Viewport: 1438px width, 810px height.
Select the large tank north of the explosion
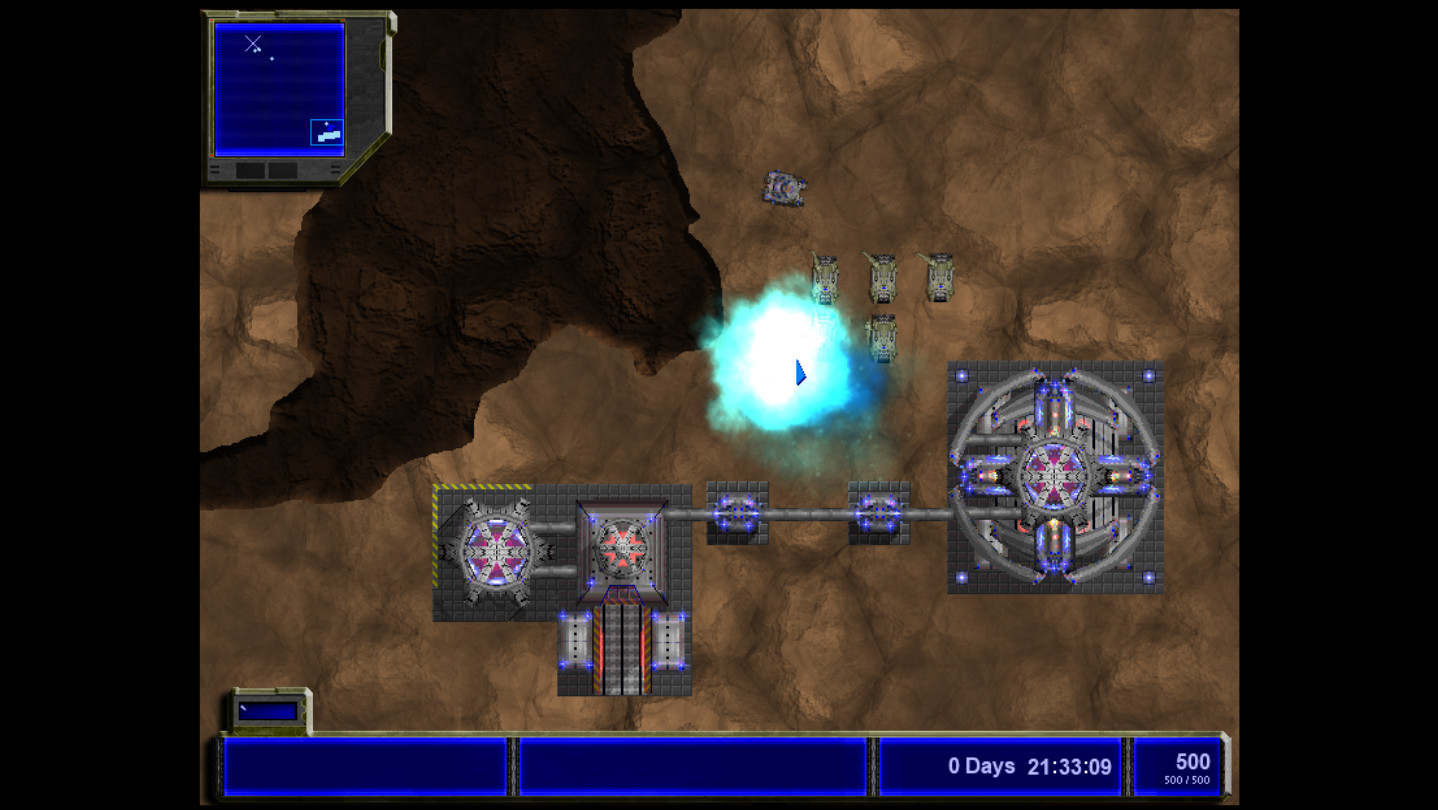click(784, 189)
